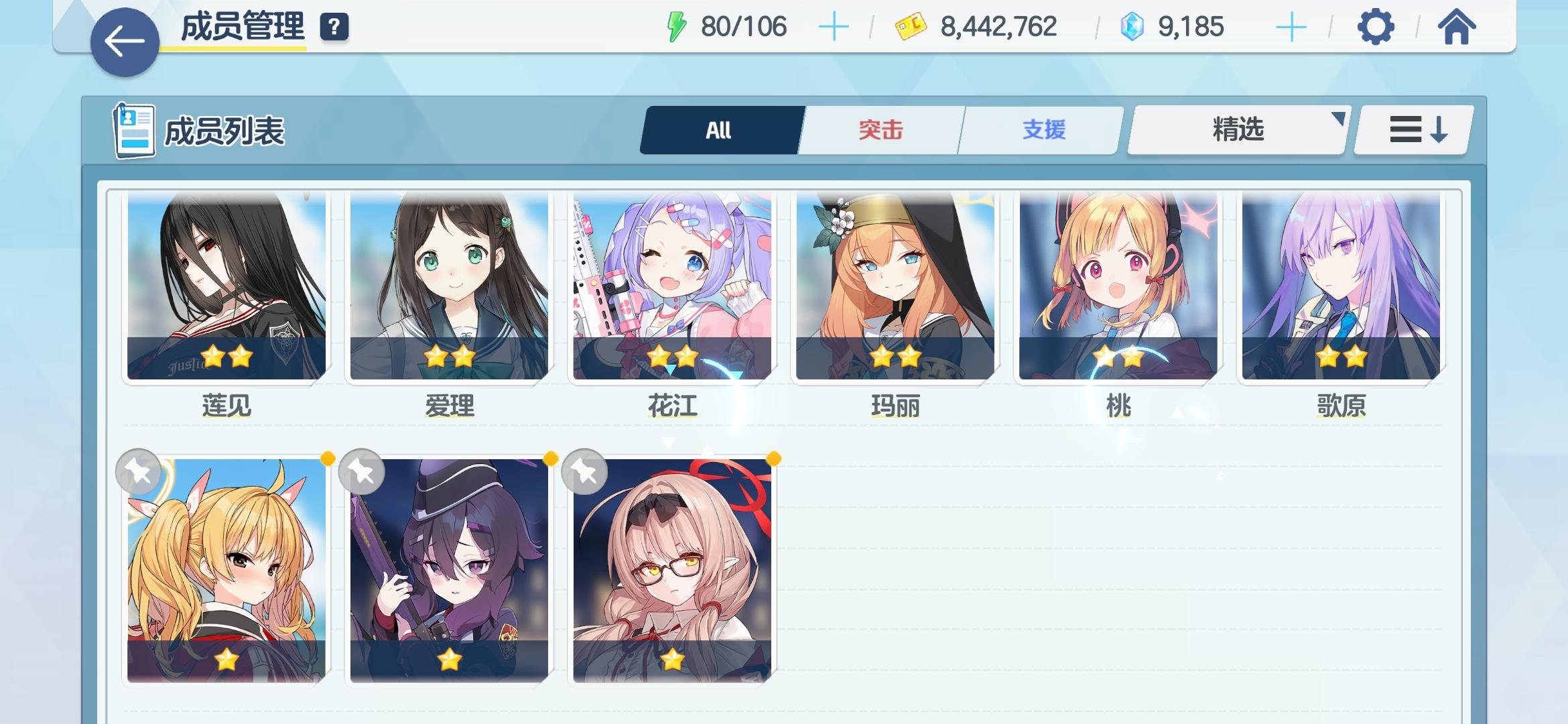The height and width of the screenshot is (724, 1568).
Task: Click the AP lightning bolt energy icon
Action: point(677,25)
